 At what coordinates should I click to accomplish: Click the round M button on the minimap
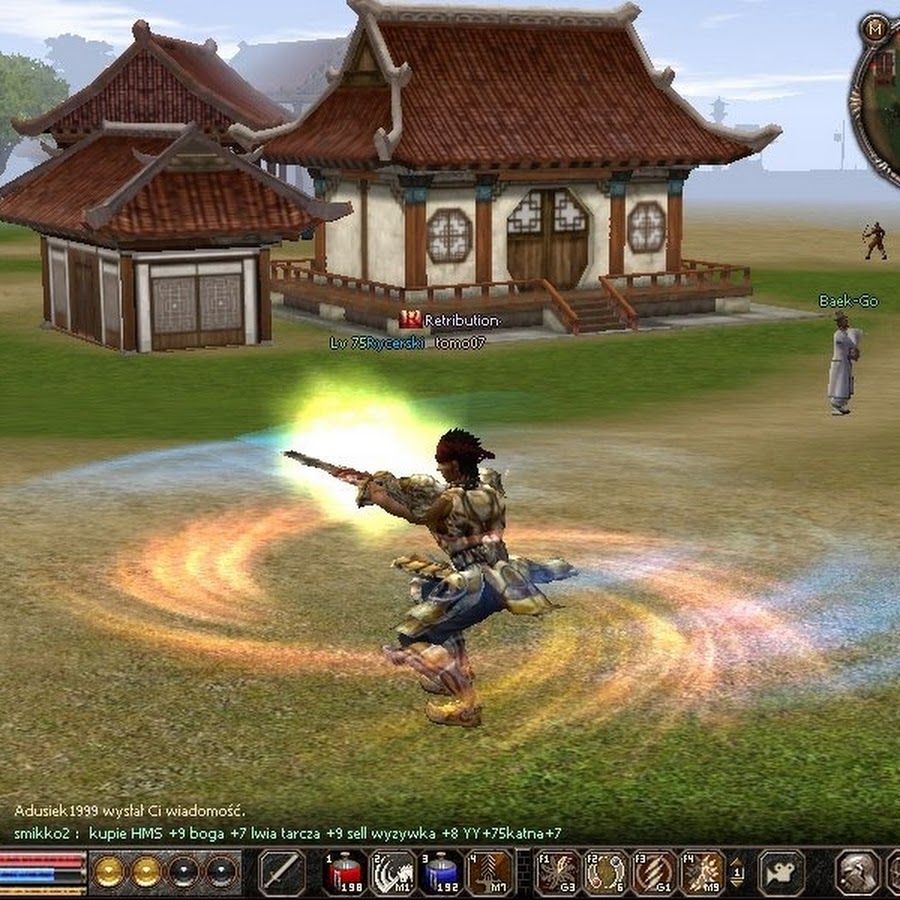click(x=874, y=28)
